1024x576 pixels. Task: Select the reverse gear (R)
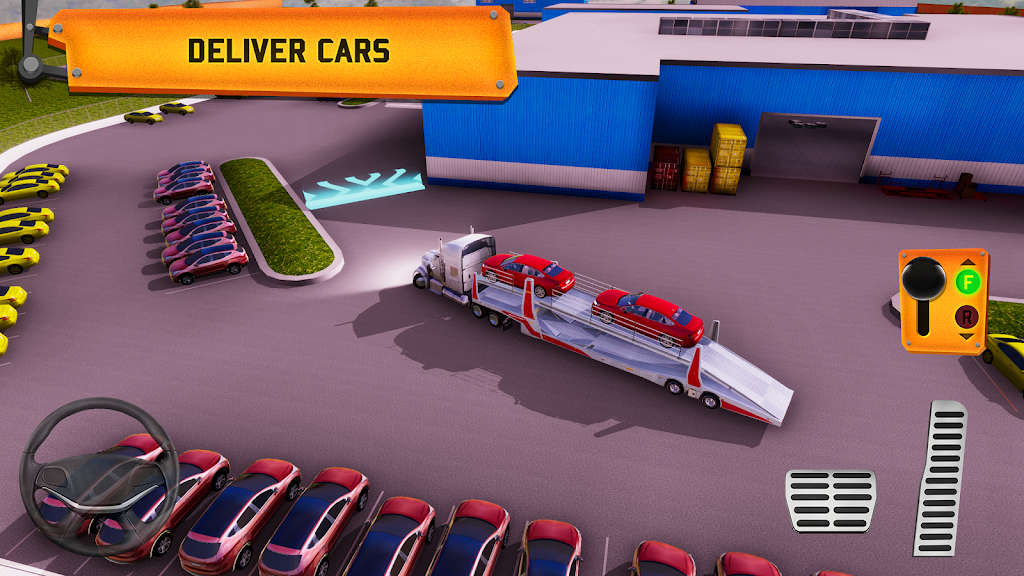[967, 318]
